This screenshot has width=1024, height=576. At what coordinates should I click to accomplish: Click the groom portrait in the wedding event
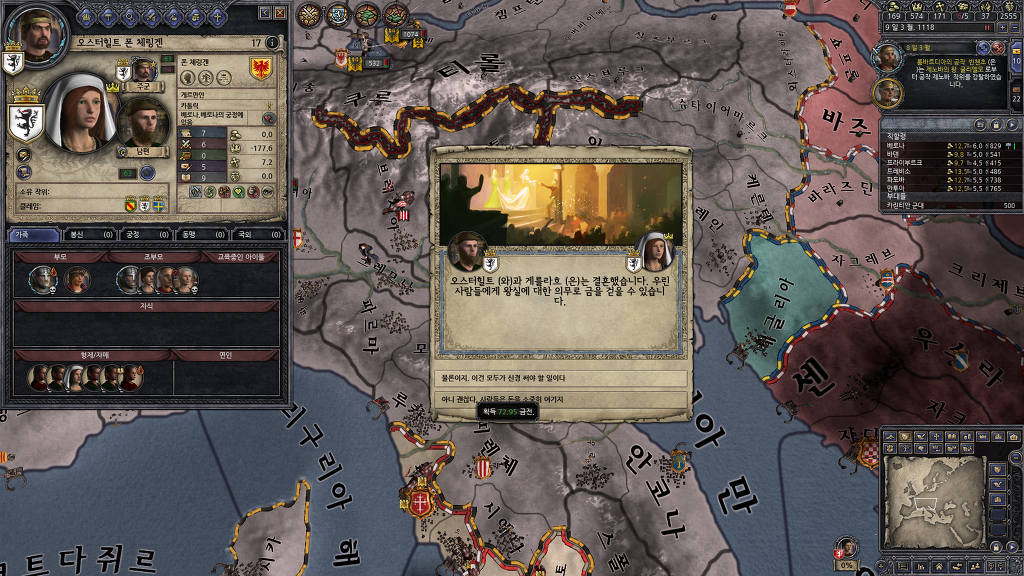click(x=467, y=252)
